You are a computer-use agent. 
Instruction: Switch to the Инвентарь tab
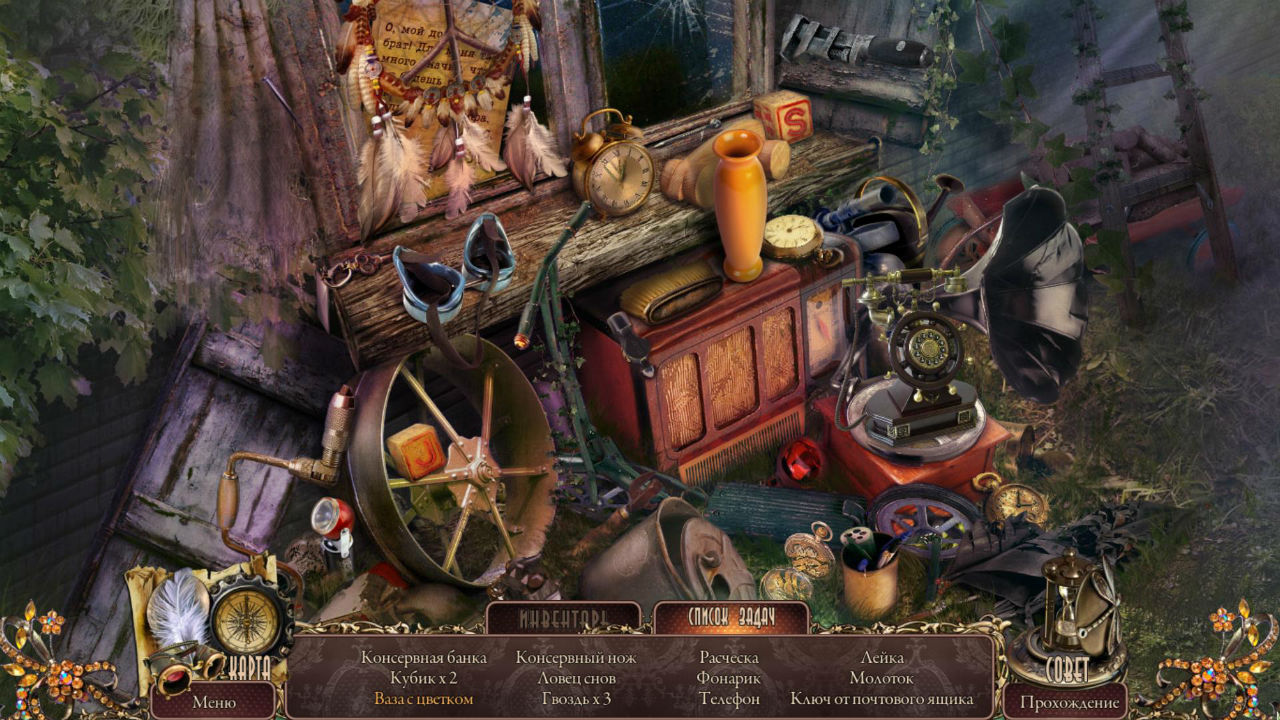(x=564, y=618)
